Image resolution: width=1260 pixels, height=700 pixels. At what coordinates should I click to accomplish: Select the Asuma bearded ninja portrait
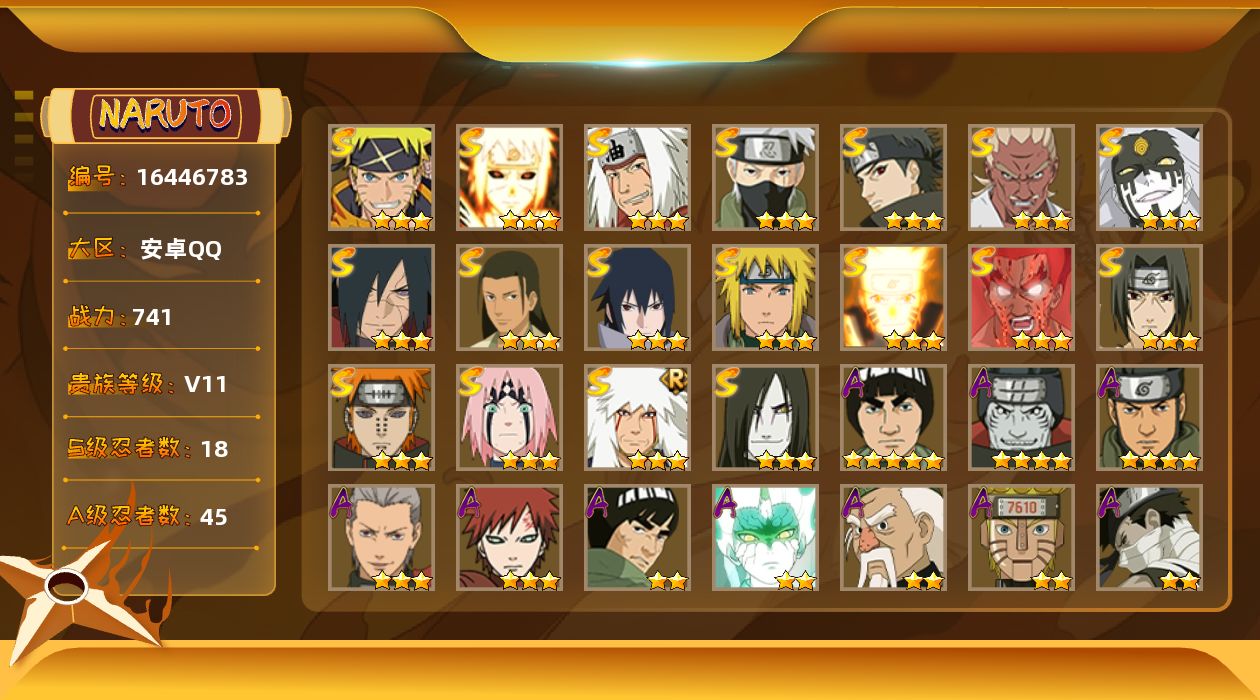point(1149,417)
